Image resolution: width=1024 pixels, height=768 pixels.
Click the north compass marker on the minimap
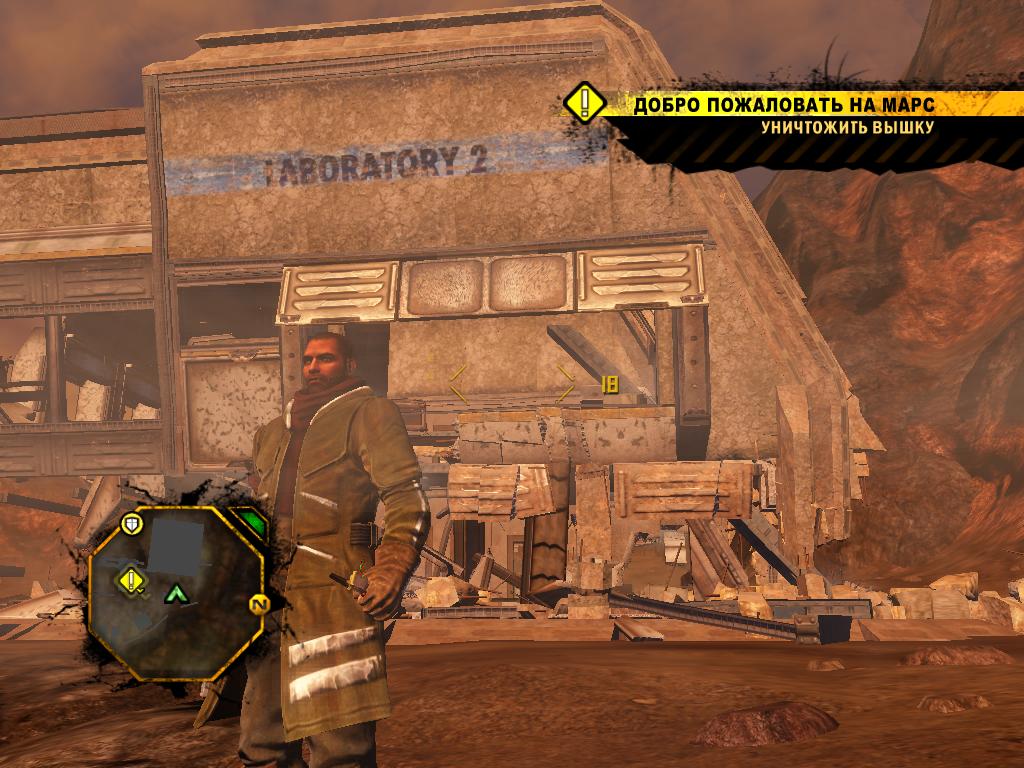point(256,603)
